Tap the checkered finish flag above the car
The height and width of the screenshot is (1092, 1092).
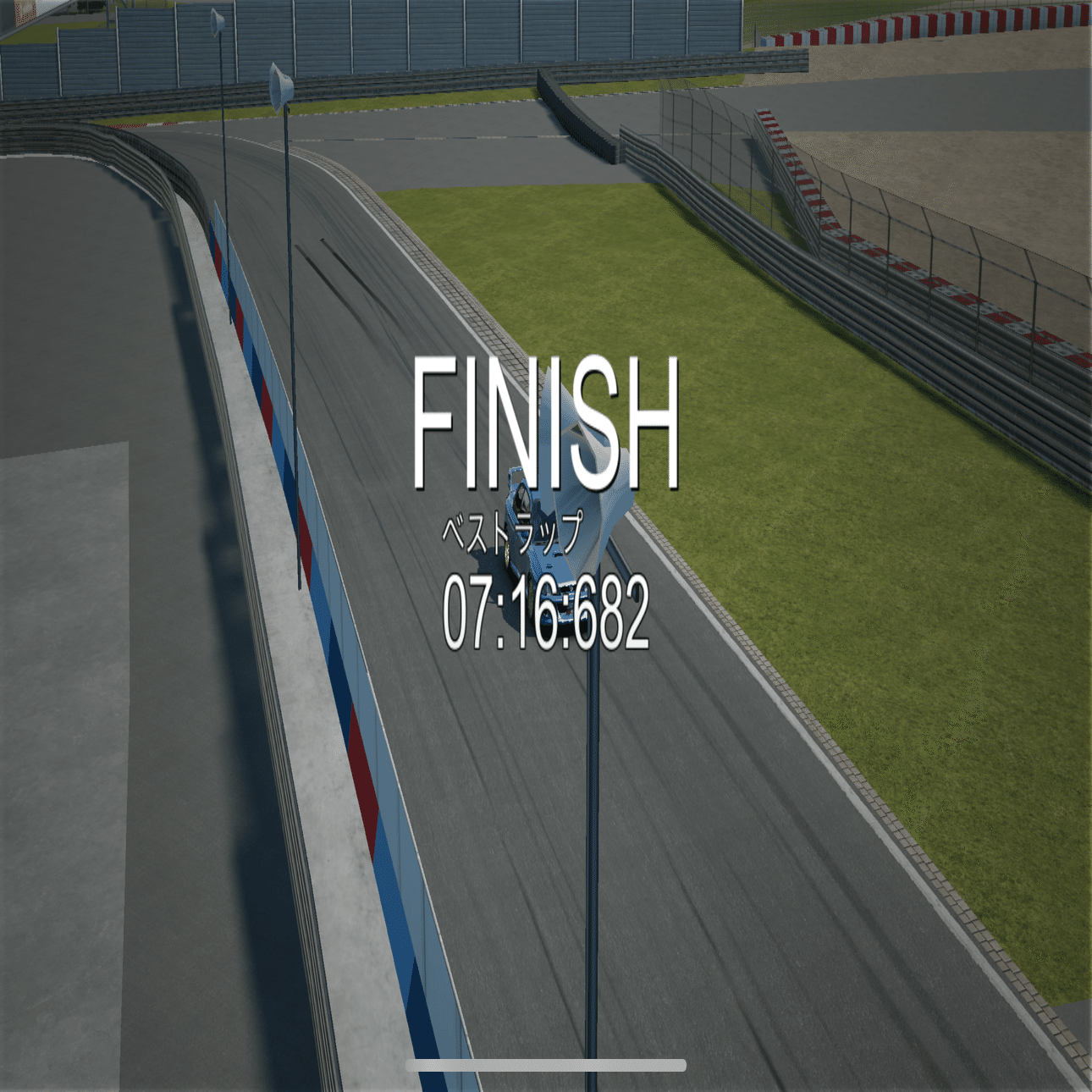pyautogui.click(x=584, y=423)
